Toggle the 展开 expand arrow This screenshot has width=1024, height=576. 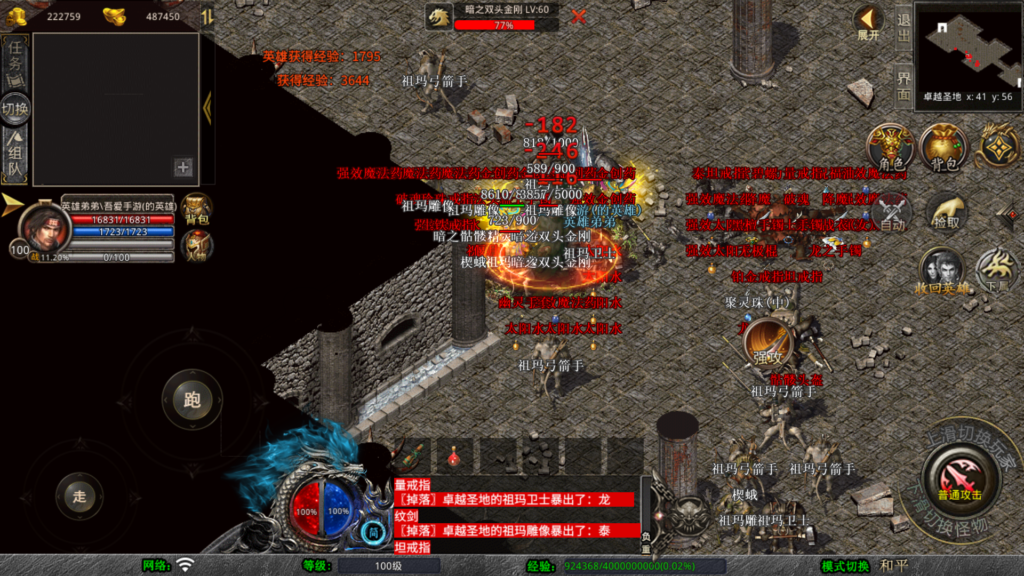868,22
